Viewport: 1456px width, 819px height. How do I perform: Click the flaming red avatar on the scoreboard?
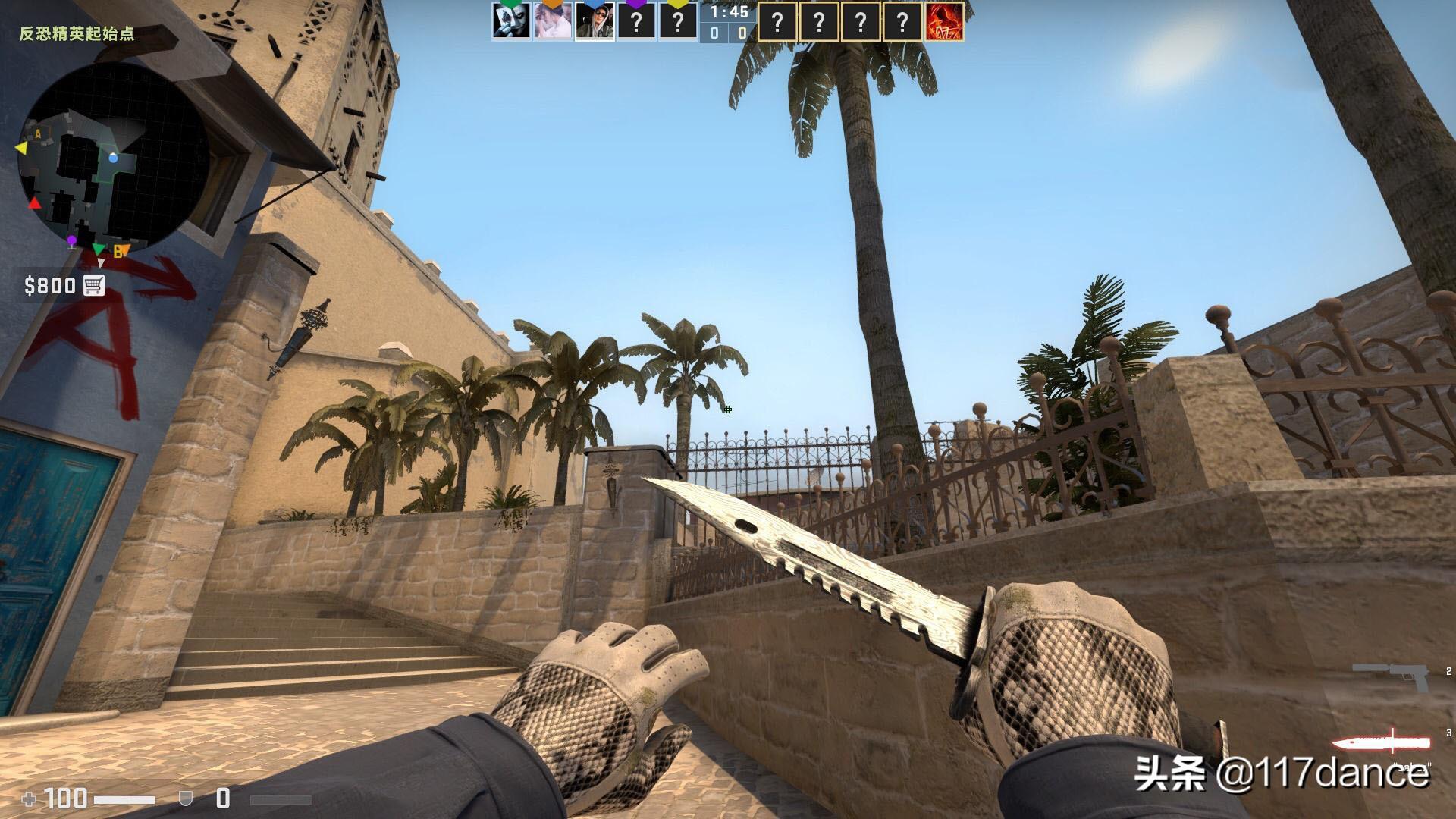click(947, 21)
